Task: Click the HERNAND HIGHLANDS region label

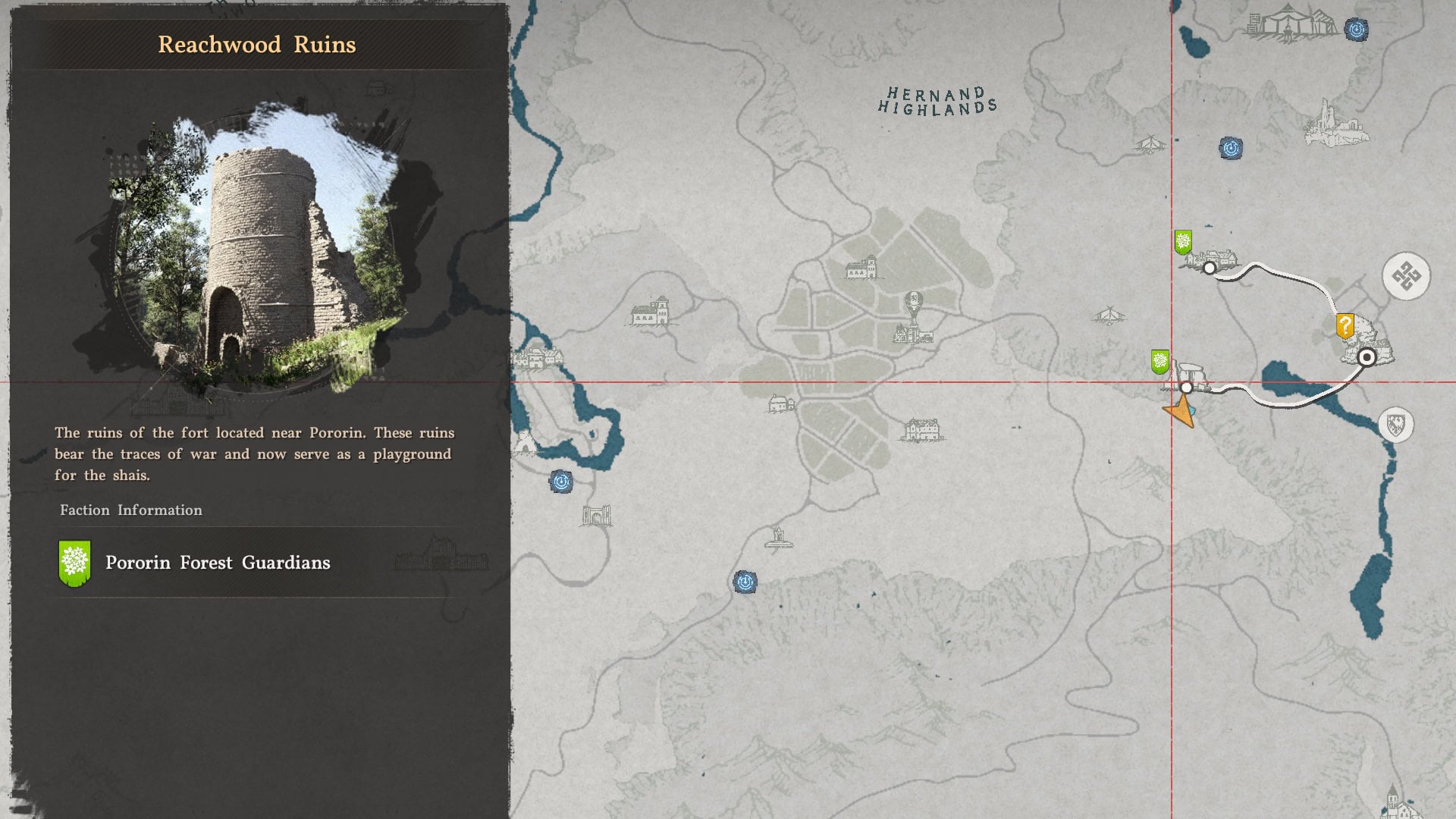Action: pyautogui.click(x=940, y=100)
